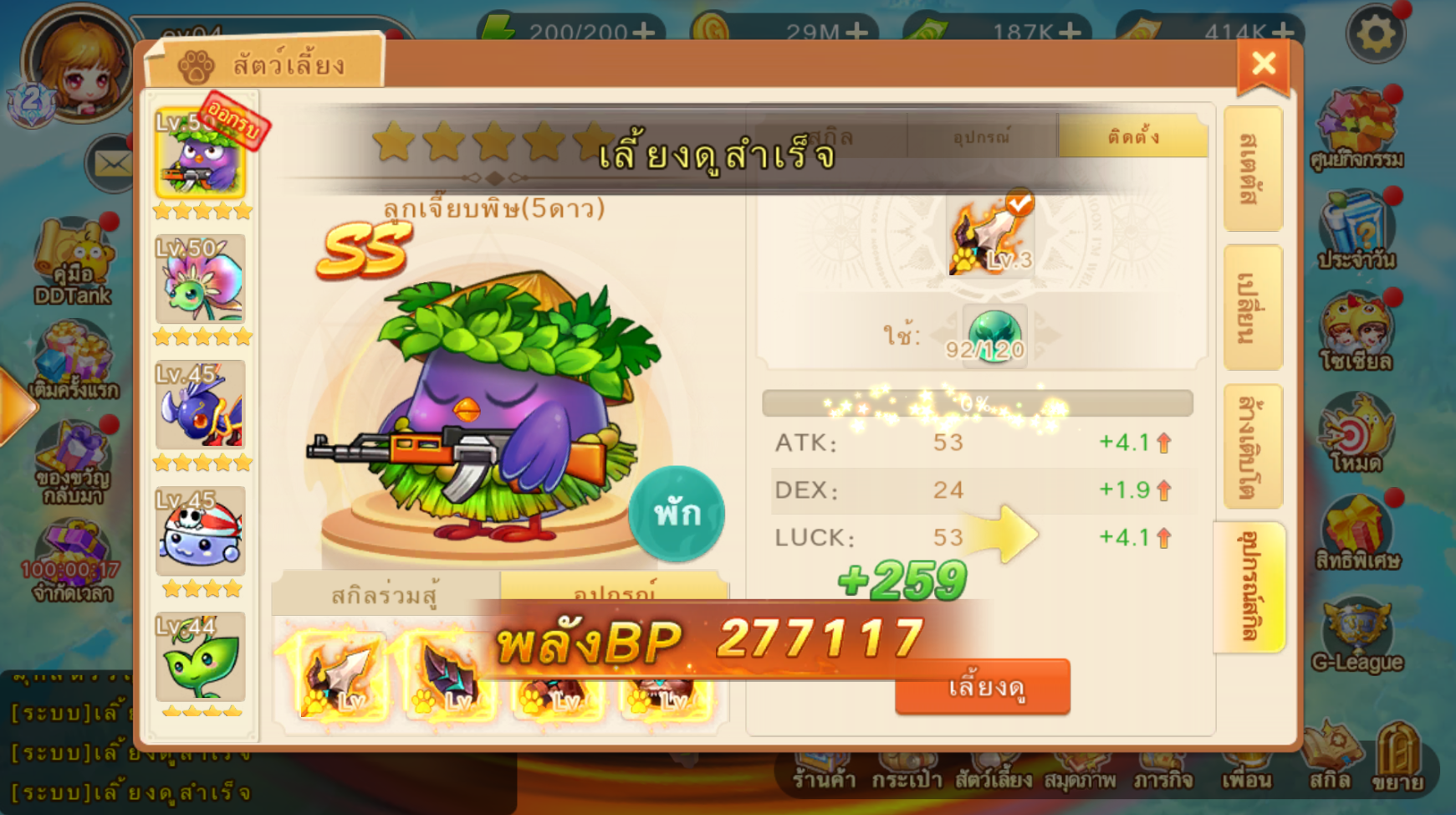Close the pet window
Viewport: 1456px width, 815px height.
[1263, 64]
